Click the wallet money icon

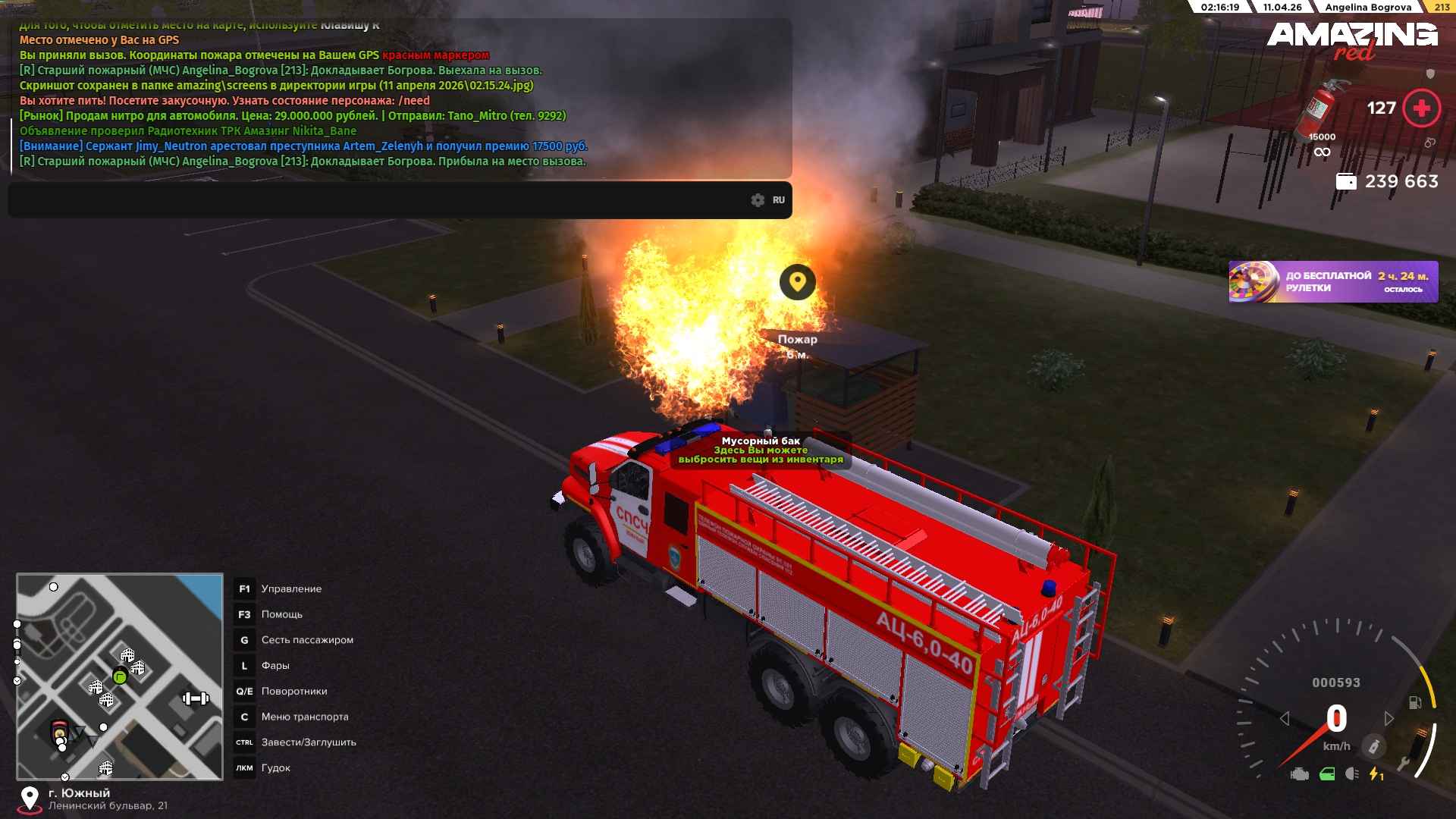click(x=1346, y=182)
